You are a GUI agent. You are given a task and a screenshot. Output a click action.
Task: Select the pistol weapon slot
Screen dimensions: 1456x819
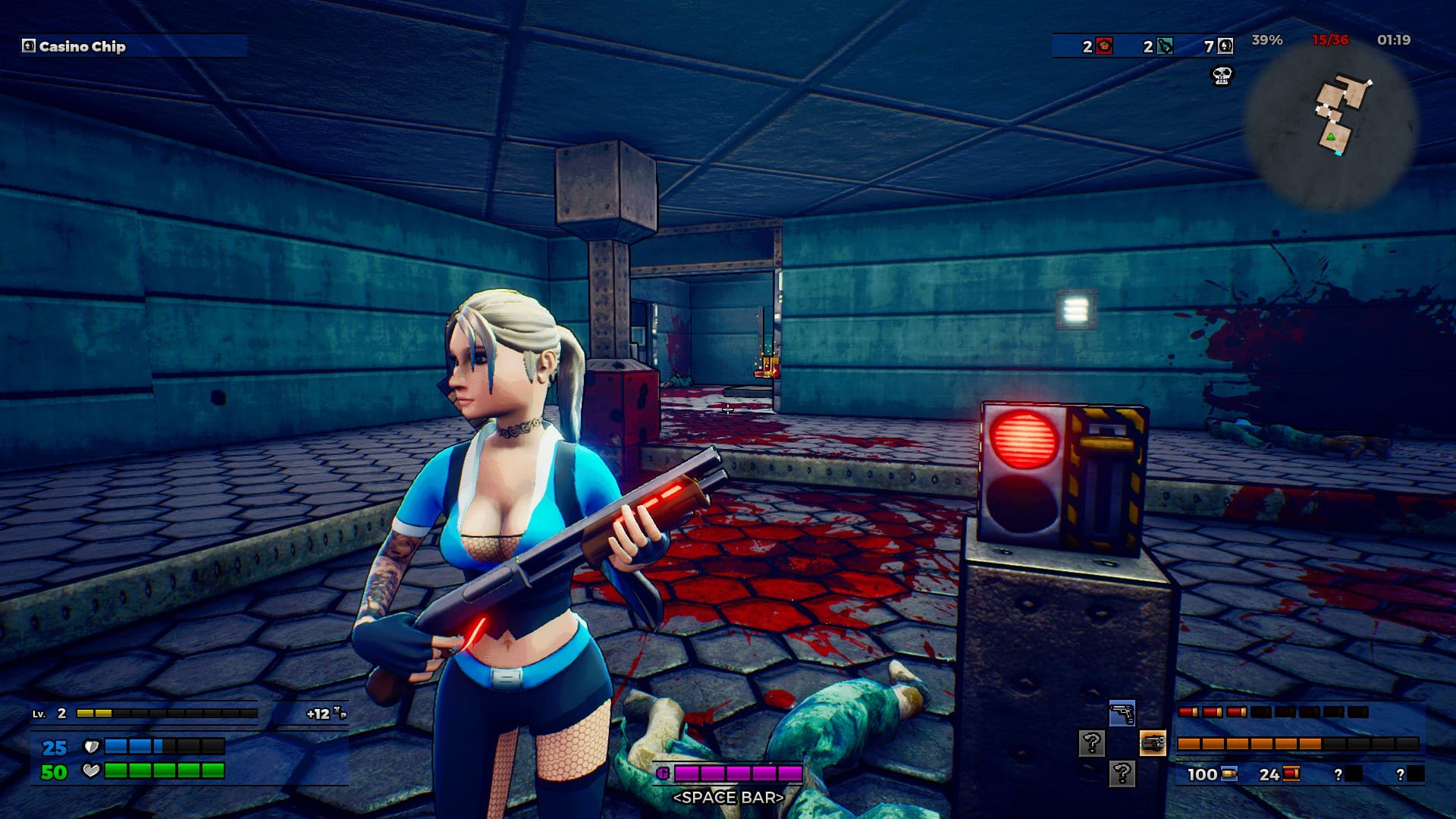[1122, 714]
